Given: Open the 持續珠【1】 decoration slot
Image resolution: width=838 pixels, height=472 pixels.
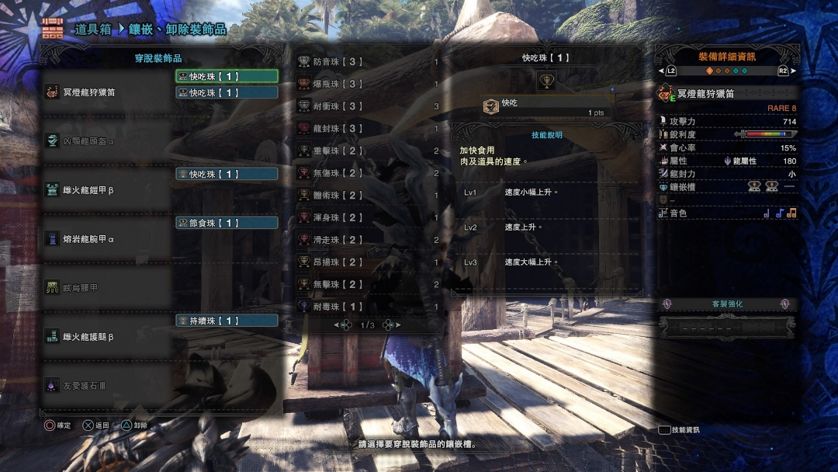Looking at the screenshot, I should click(x=227, y=321).
